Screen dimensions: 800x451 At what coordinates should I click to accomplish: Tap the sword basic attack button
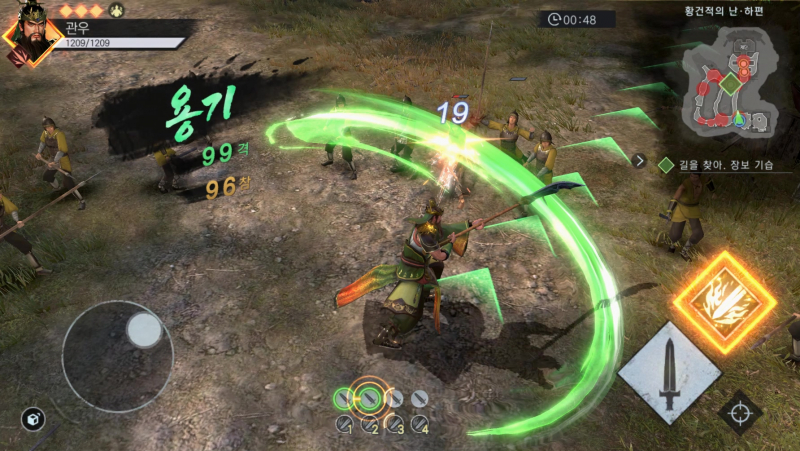tap(669, 374)
